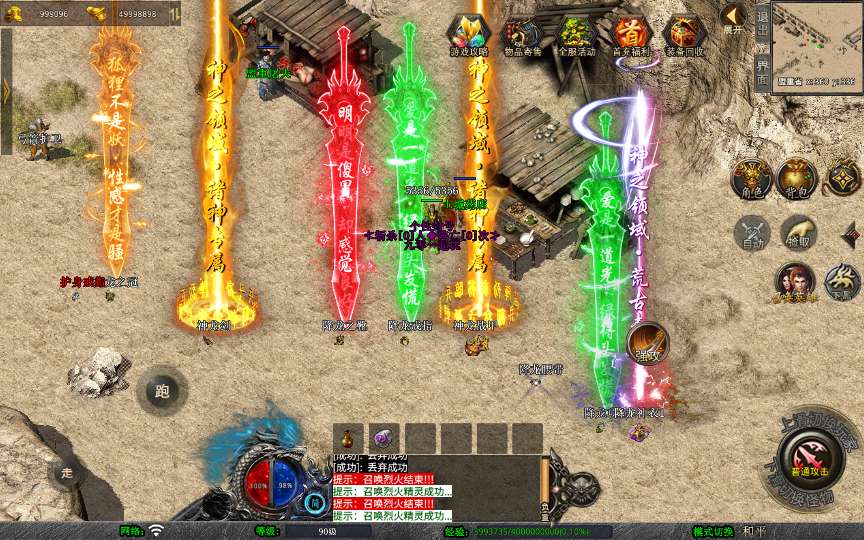Toggle 自动 auto-battle mode
The height and width of the screenshot is (540, 864).
pyautogui.click(x=751, y=233)
